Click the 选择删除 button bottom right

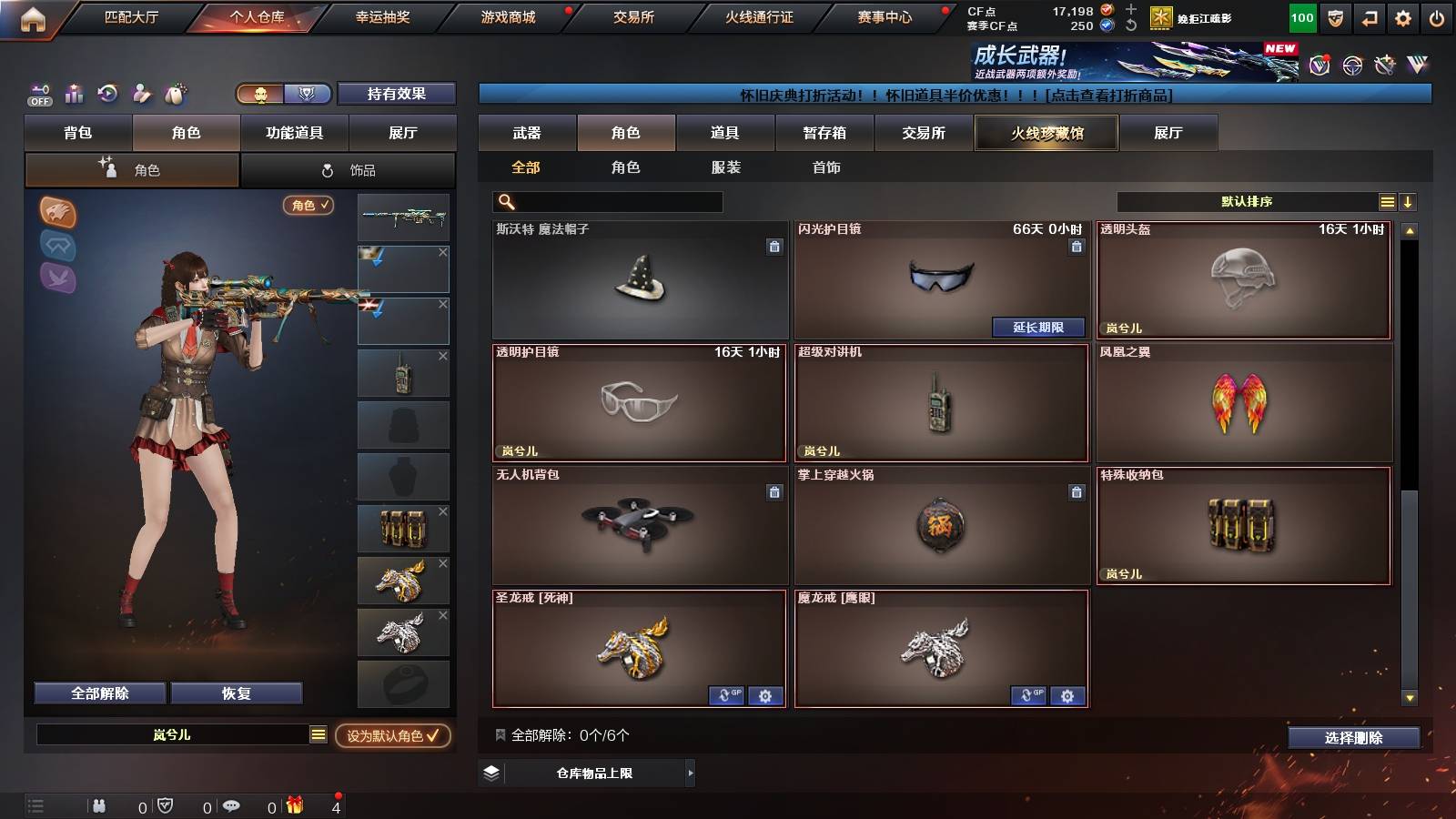click(1354, 738)
